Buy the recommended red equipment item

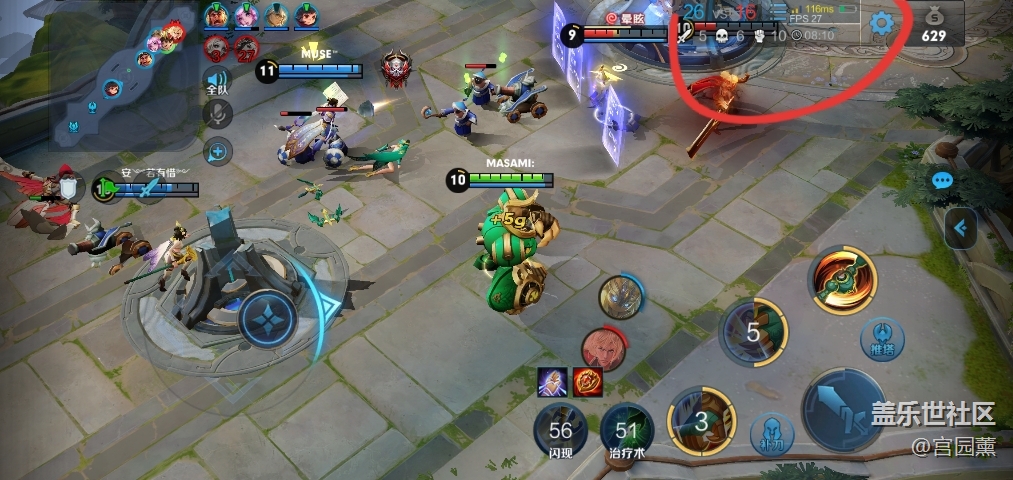coord(587,381)
